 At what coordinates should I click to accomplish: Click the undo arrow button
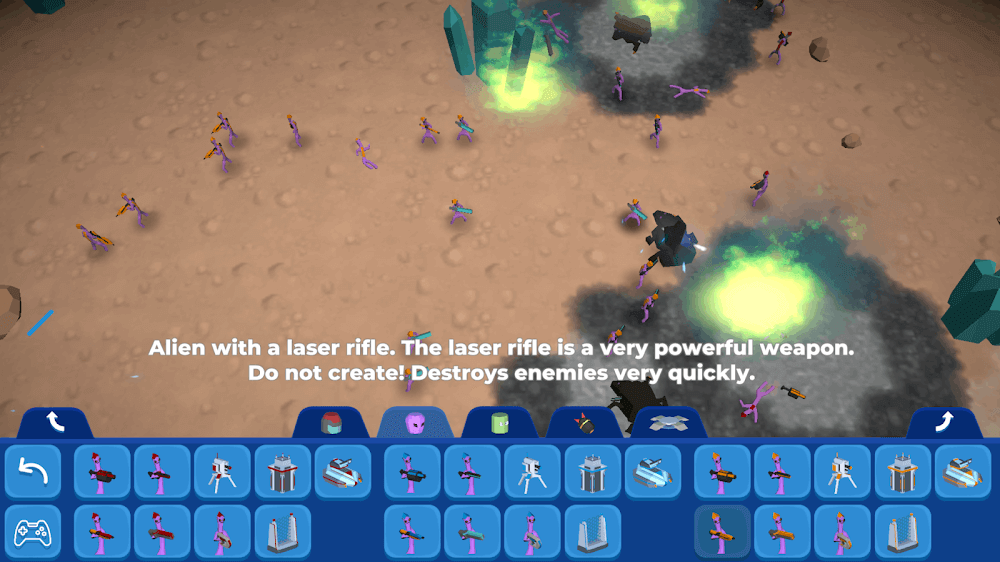pos(33,472)
